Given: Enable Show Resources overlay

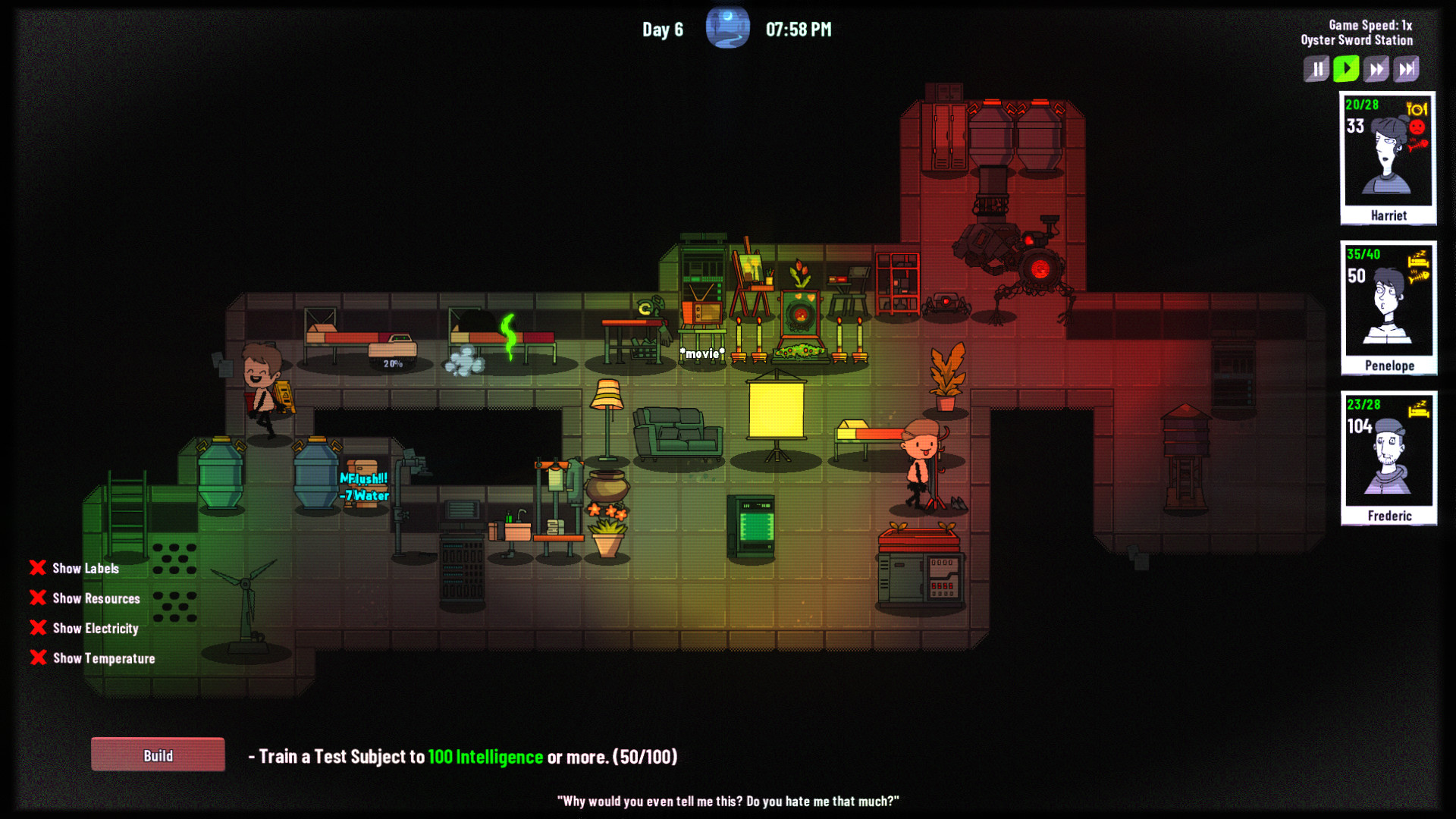Looking at the screenshot, I should (38, 598).
